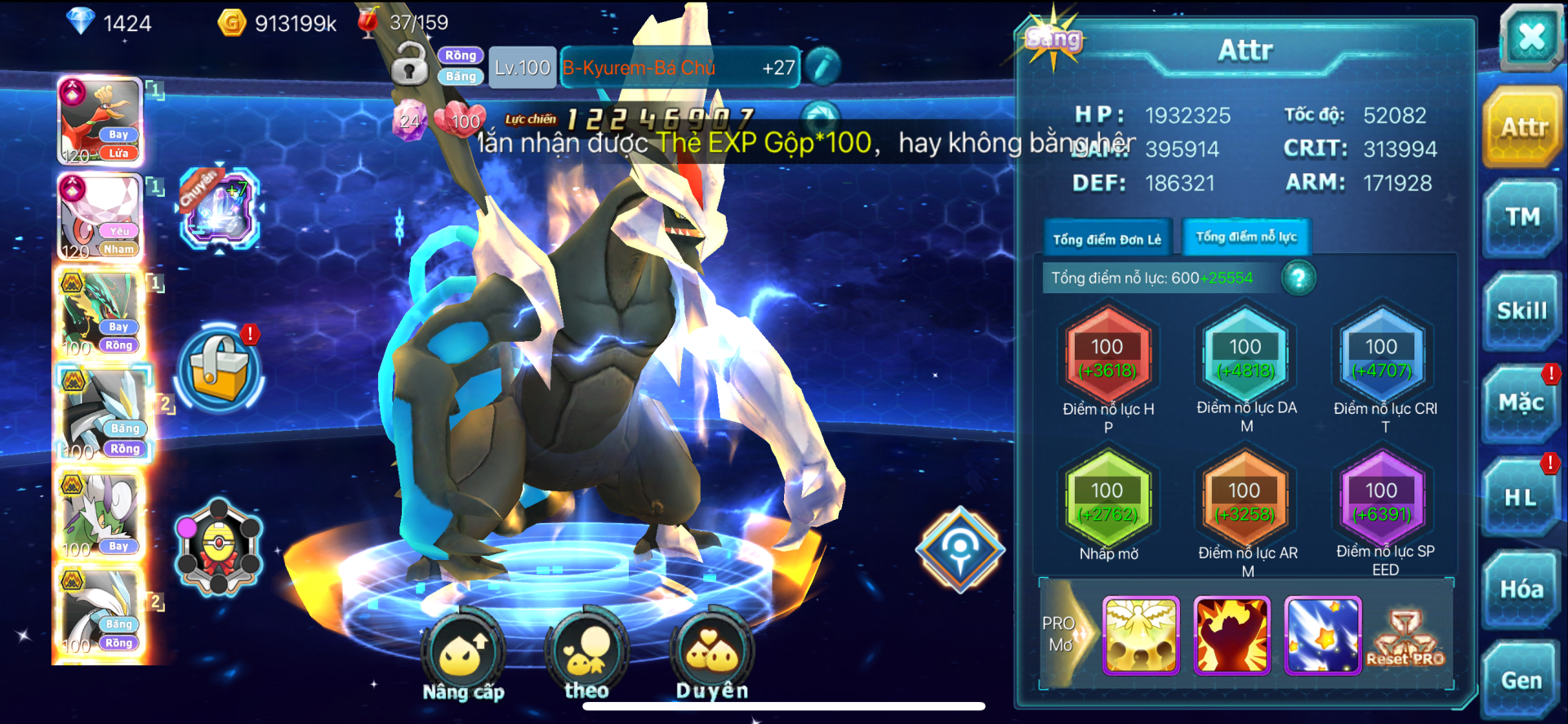Open the orange bag icon with alert
This screenshot has height=724, width=1568.
click(x=219, y=366)
